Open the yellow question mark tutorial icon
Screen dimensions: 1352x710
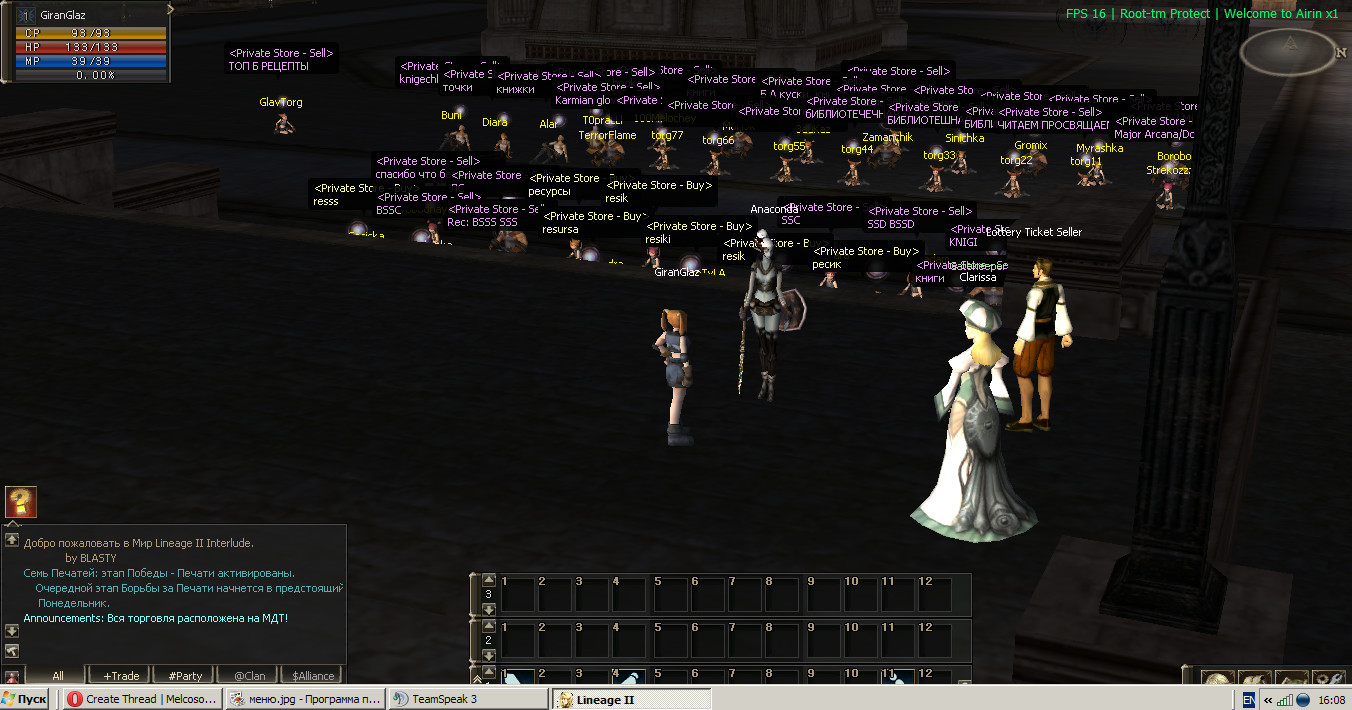click(20, 502)
